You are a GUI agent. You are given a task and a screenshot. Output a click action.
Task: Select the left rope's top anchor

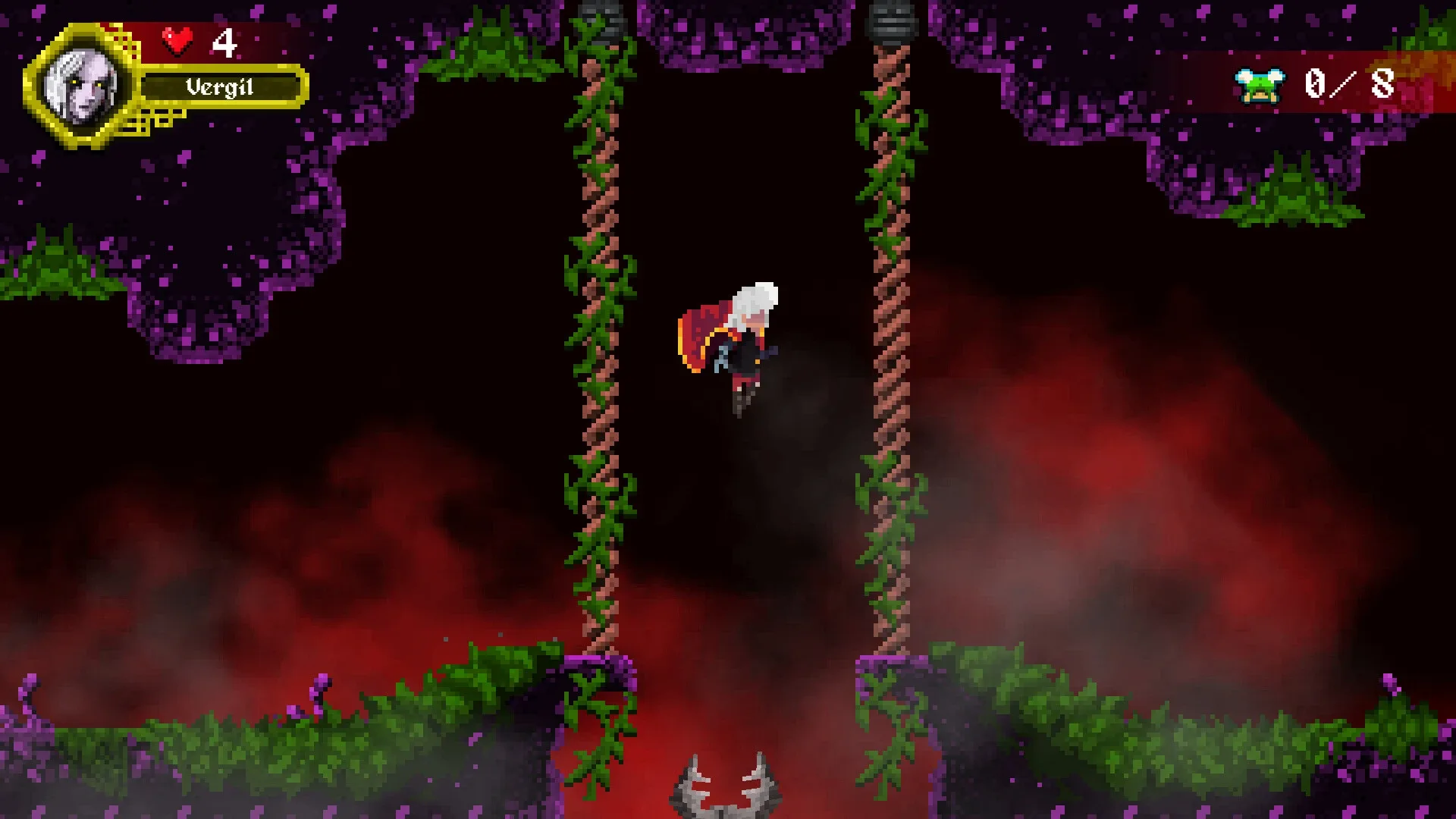pyautogui.click(x=599, y=15)
